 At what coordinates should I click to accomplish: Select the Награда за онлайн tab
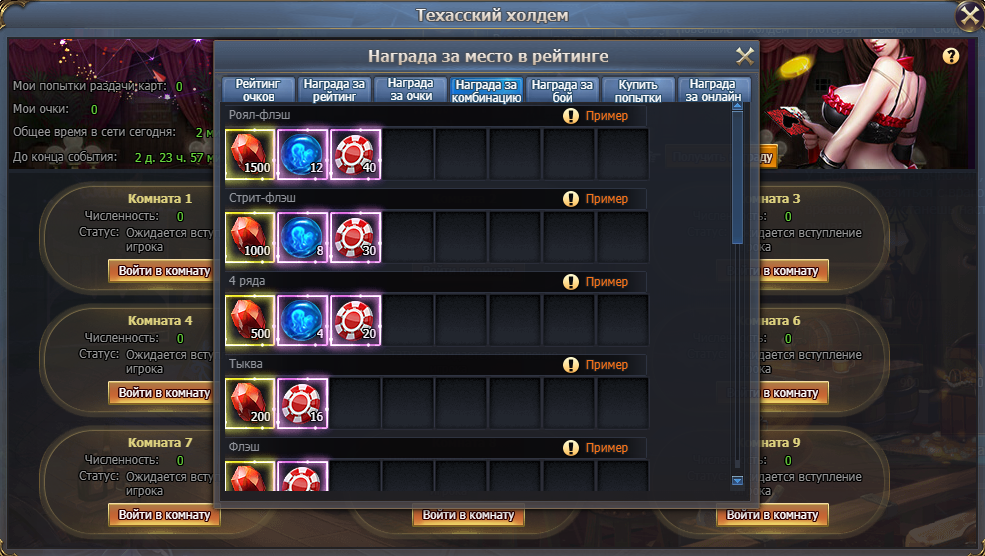pos(714,90)
